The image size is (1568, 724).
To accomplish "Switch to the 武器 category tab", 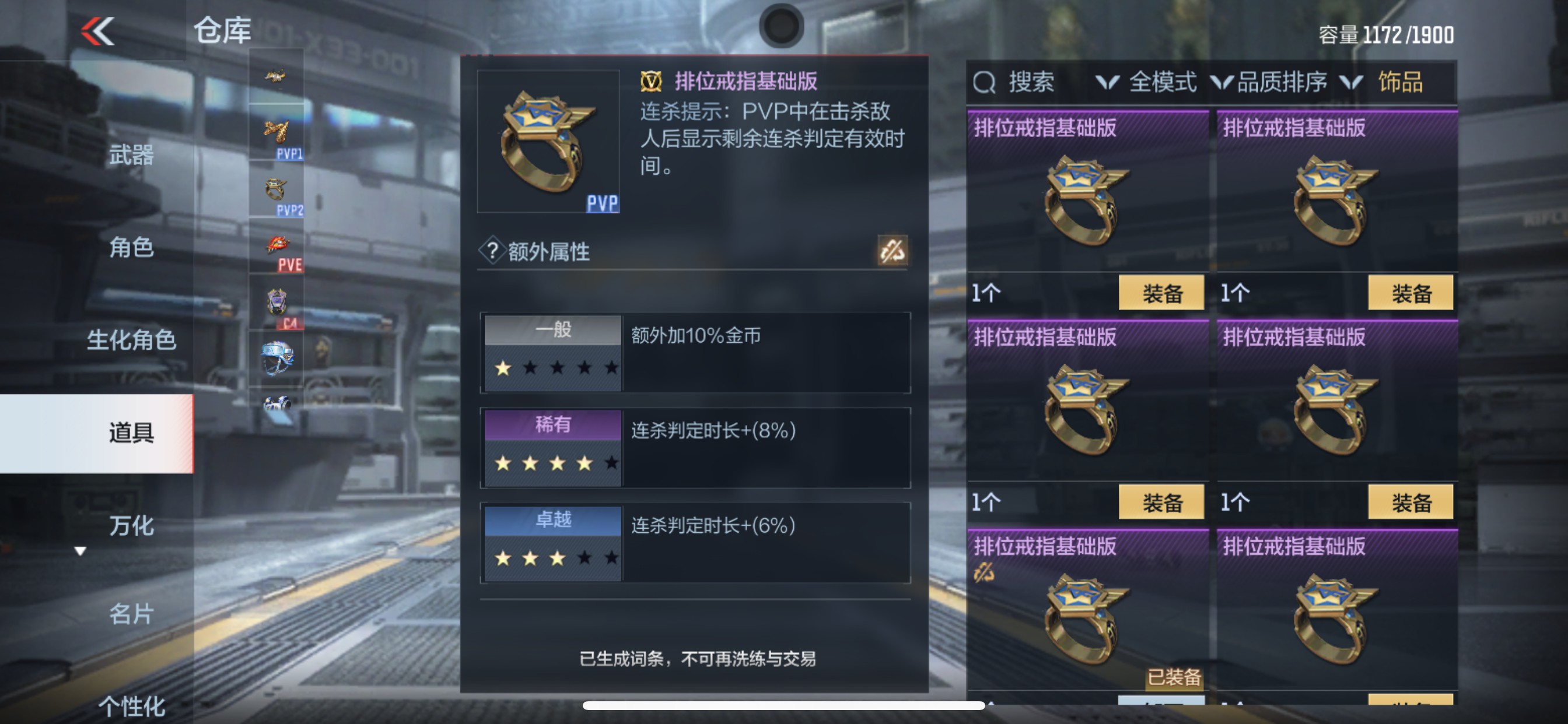I will click(131, 155).
